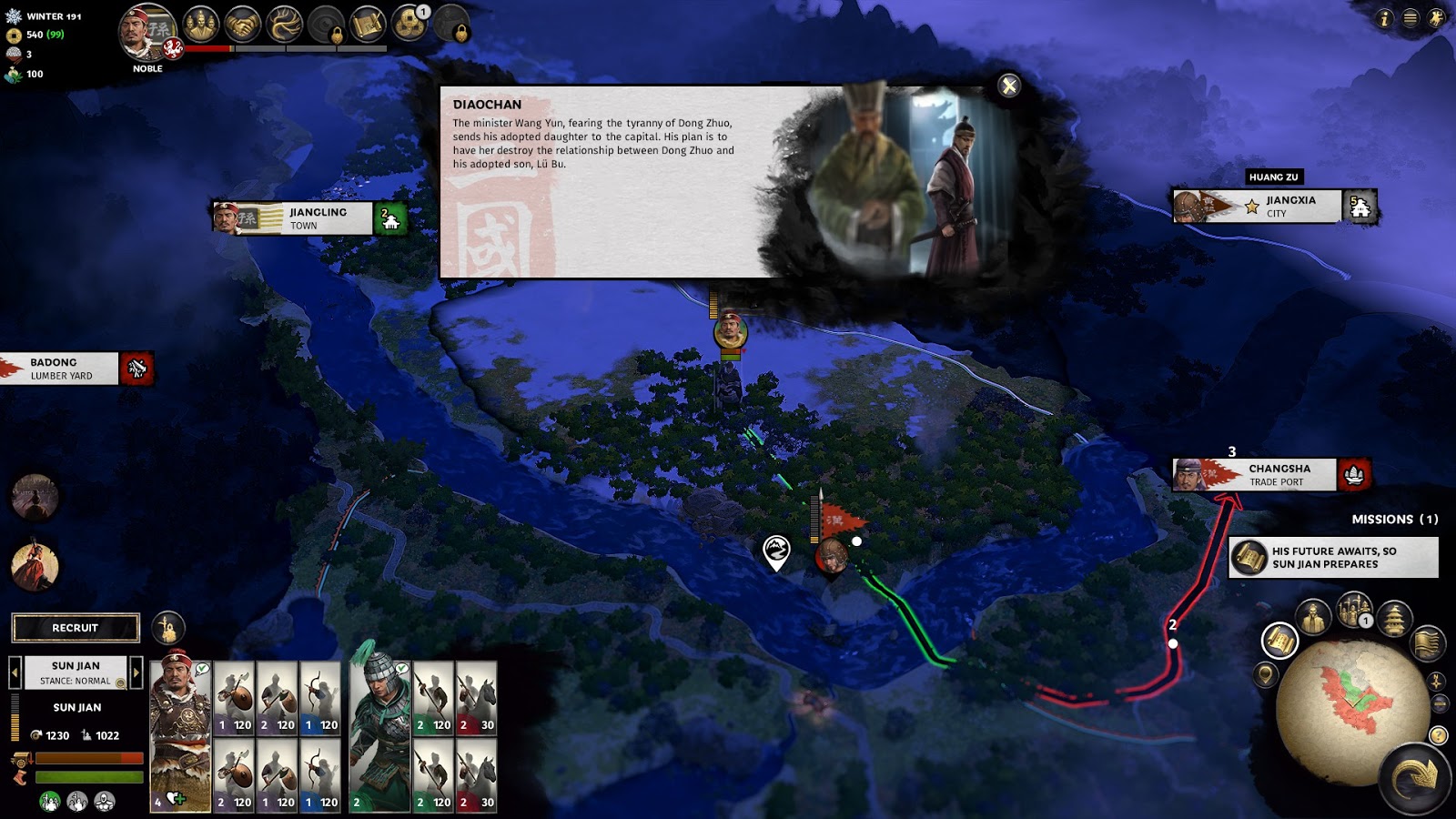Viewport: 1456px width, 819px height.
Task: Open the Recruit units panel
Action: 76,628
